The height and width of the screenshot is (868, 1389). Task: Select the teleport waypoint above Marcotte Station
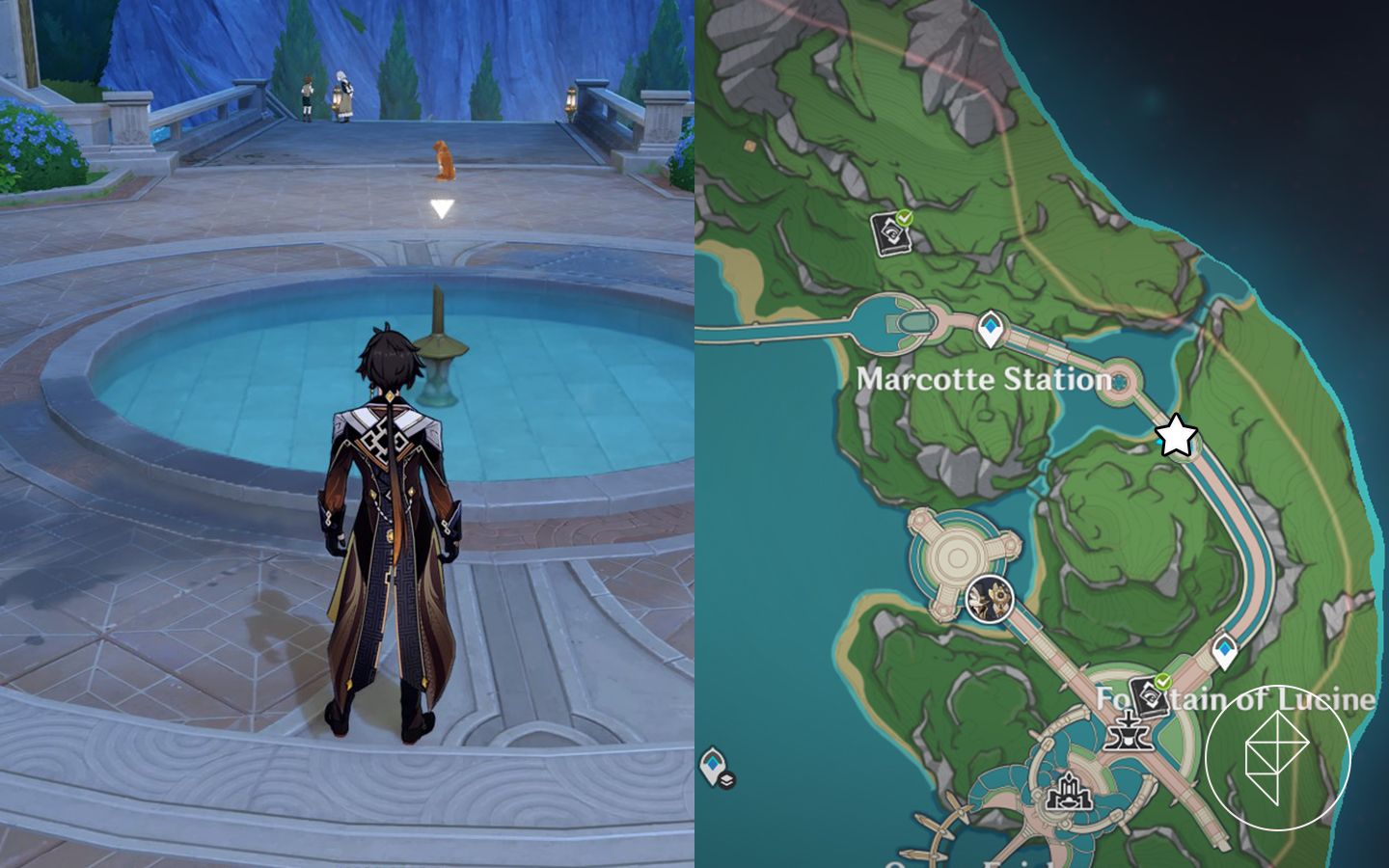[991, 328]
